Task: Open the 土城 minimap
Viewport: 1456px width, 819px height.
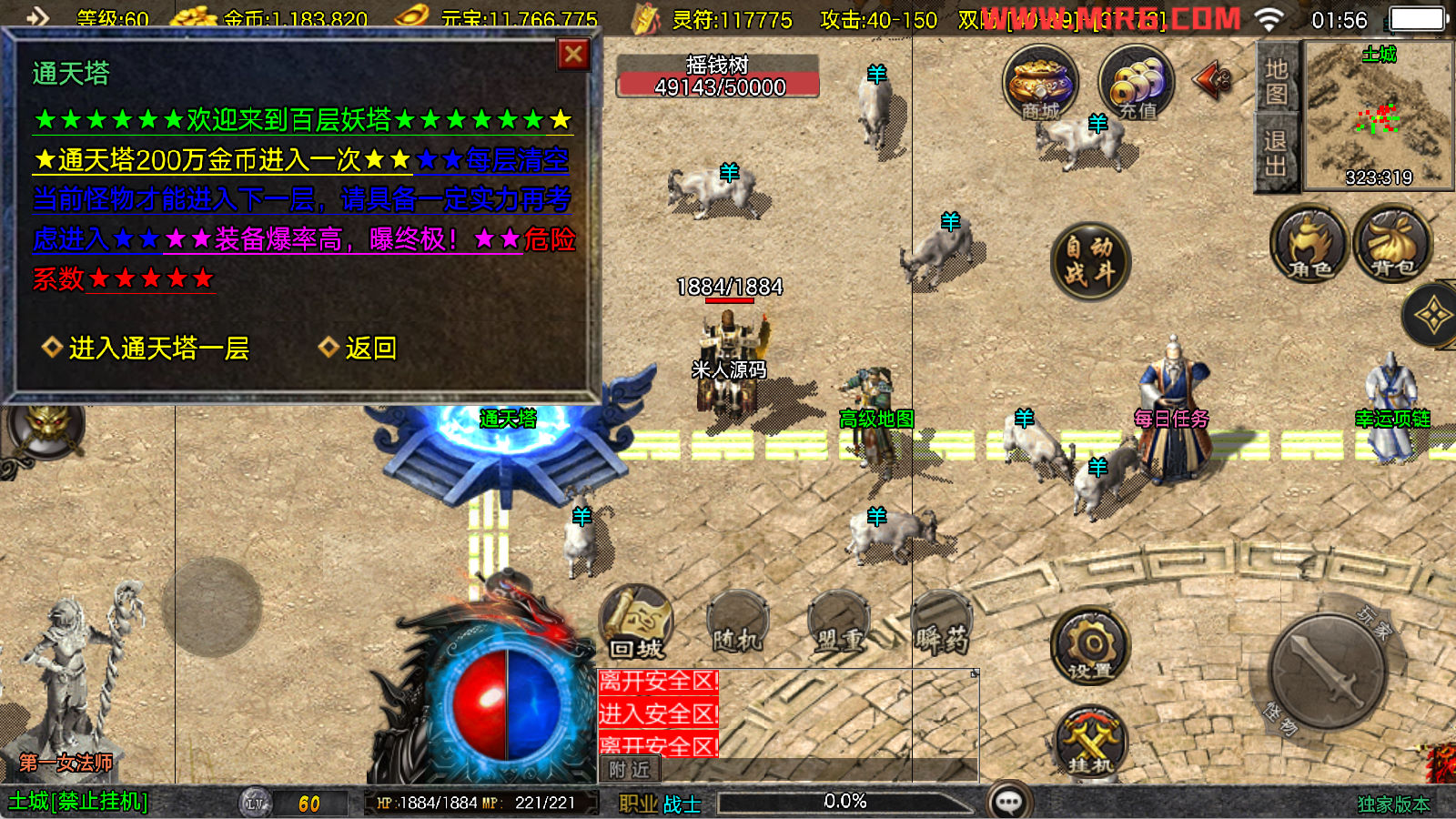Action: pyautogui.click(x=1379, y=116)
